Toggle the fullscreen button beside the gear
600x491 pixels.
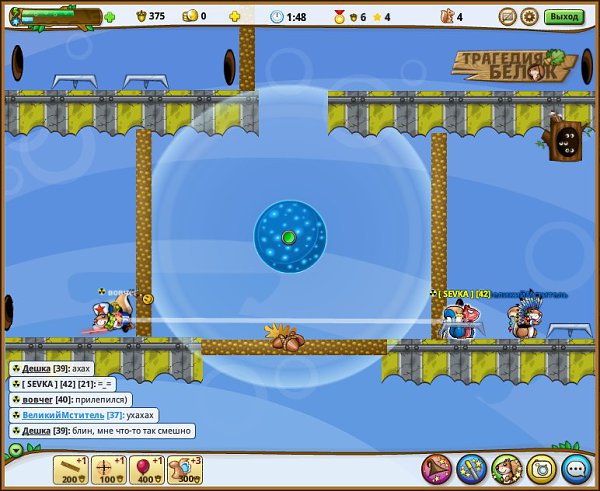click(507, 16)
